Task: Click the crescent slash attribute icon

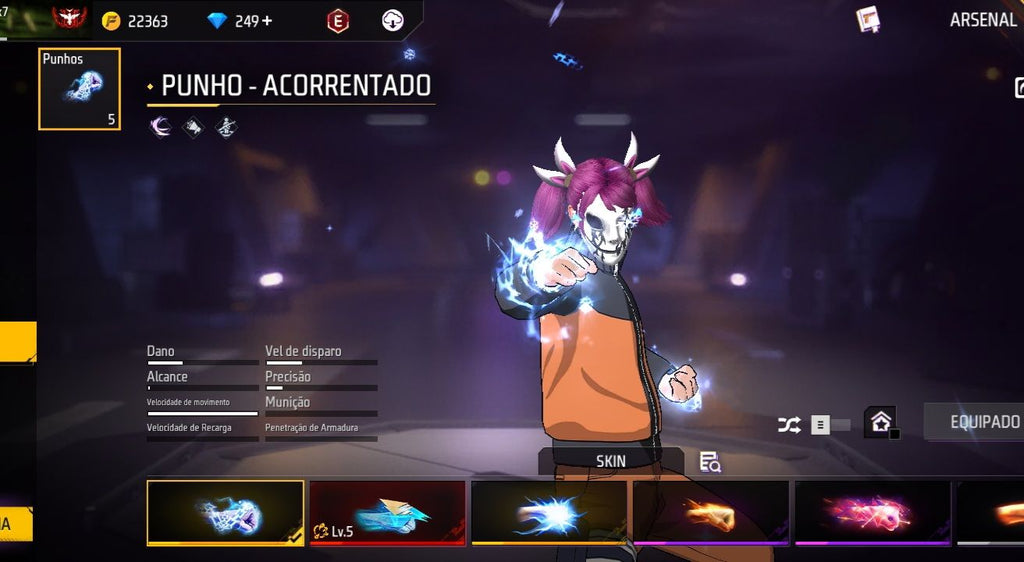Action: tap(160, 127)
